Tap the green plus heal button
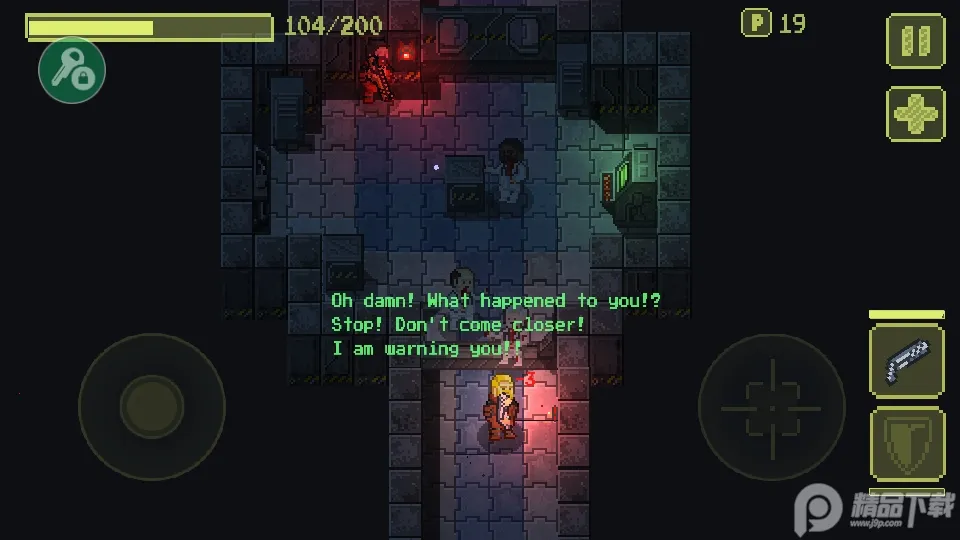Viewport: 960px width, 540px height. pyautogui.click(x=915, y=114)
